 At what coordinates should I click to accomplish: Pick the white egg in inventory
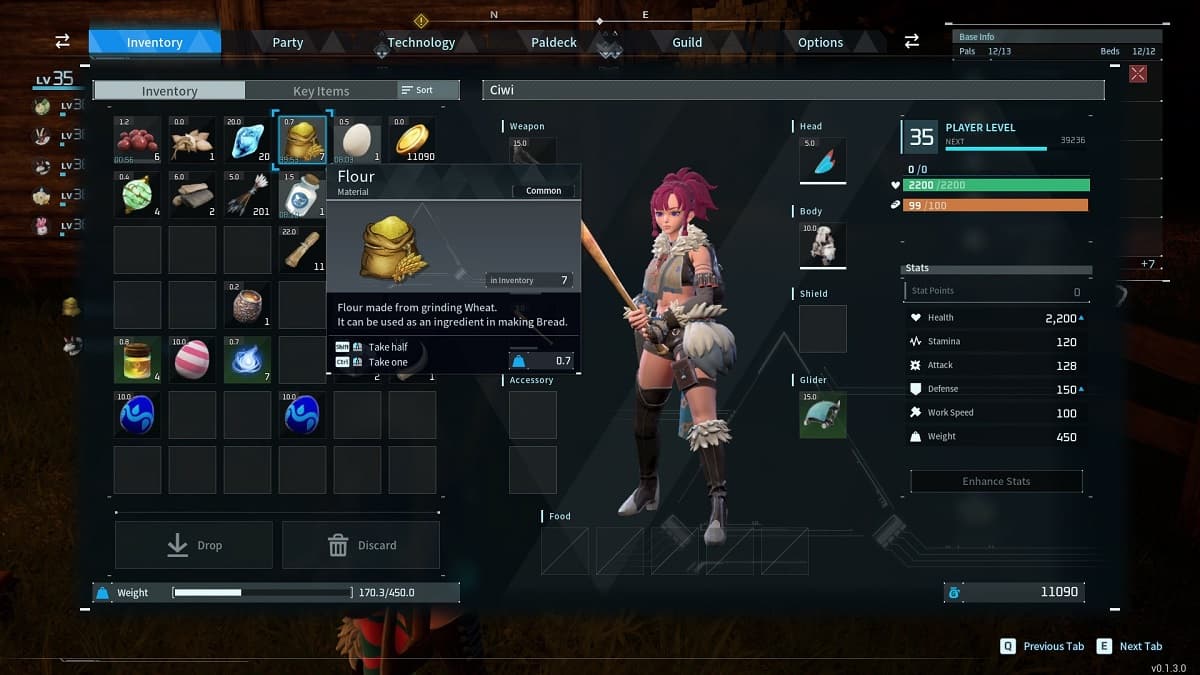point(357,140)
